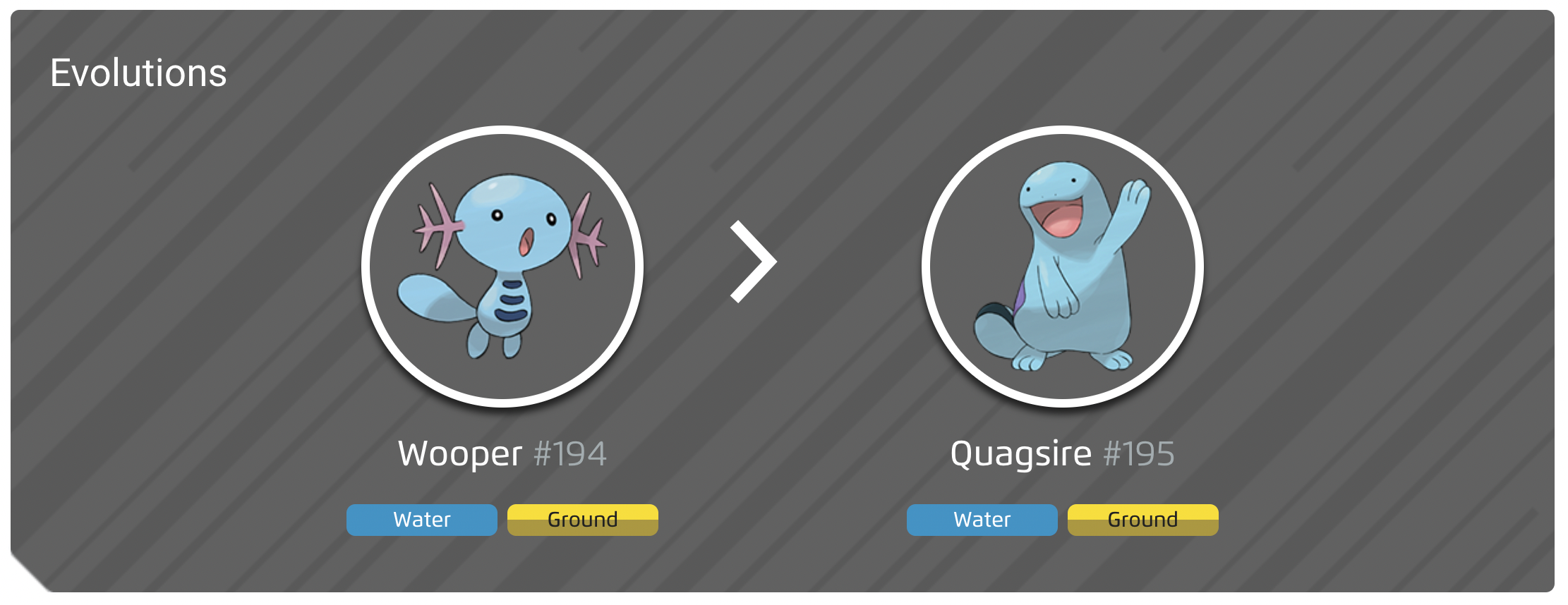Image resolution: width=1568 pixels, height=605 pixels.
Task: Toggle the Water type filter under Quagsire
Action: (982, 520)
